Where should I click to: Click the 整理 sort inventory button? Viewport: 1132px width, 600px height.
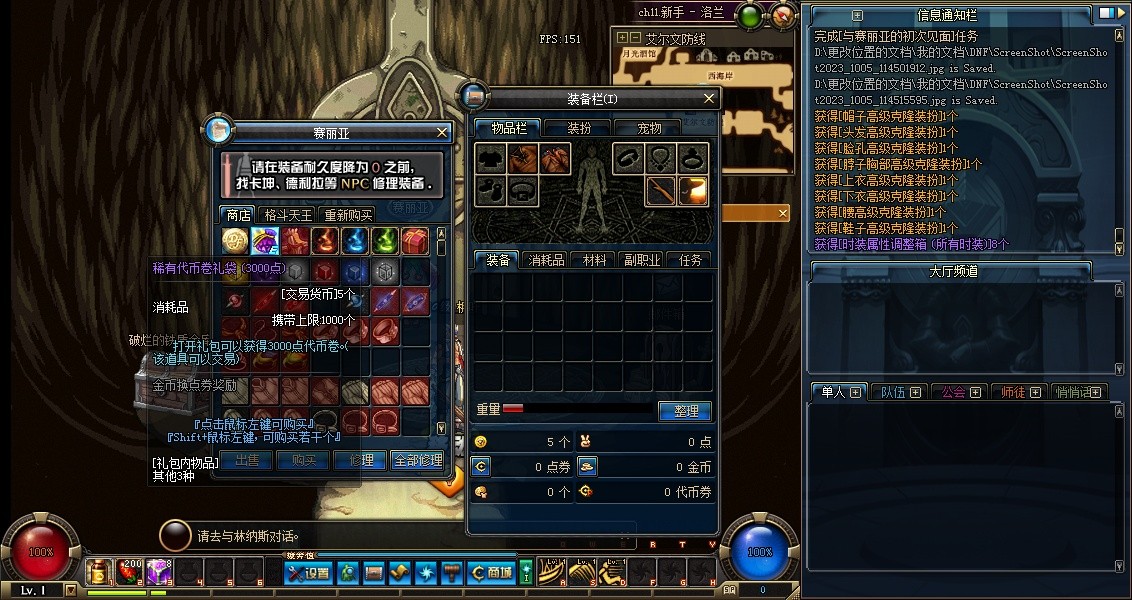click(684, 411)
